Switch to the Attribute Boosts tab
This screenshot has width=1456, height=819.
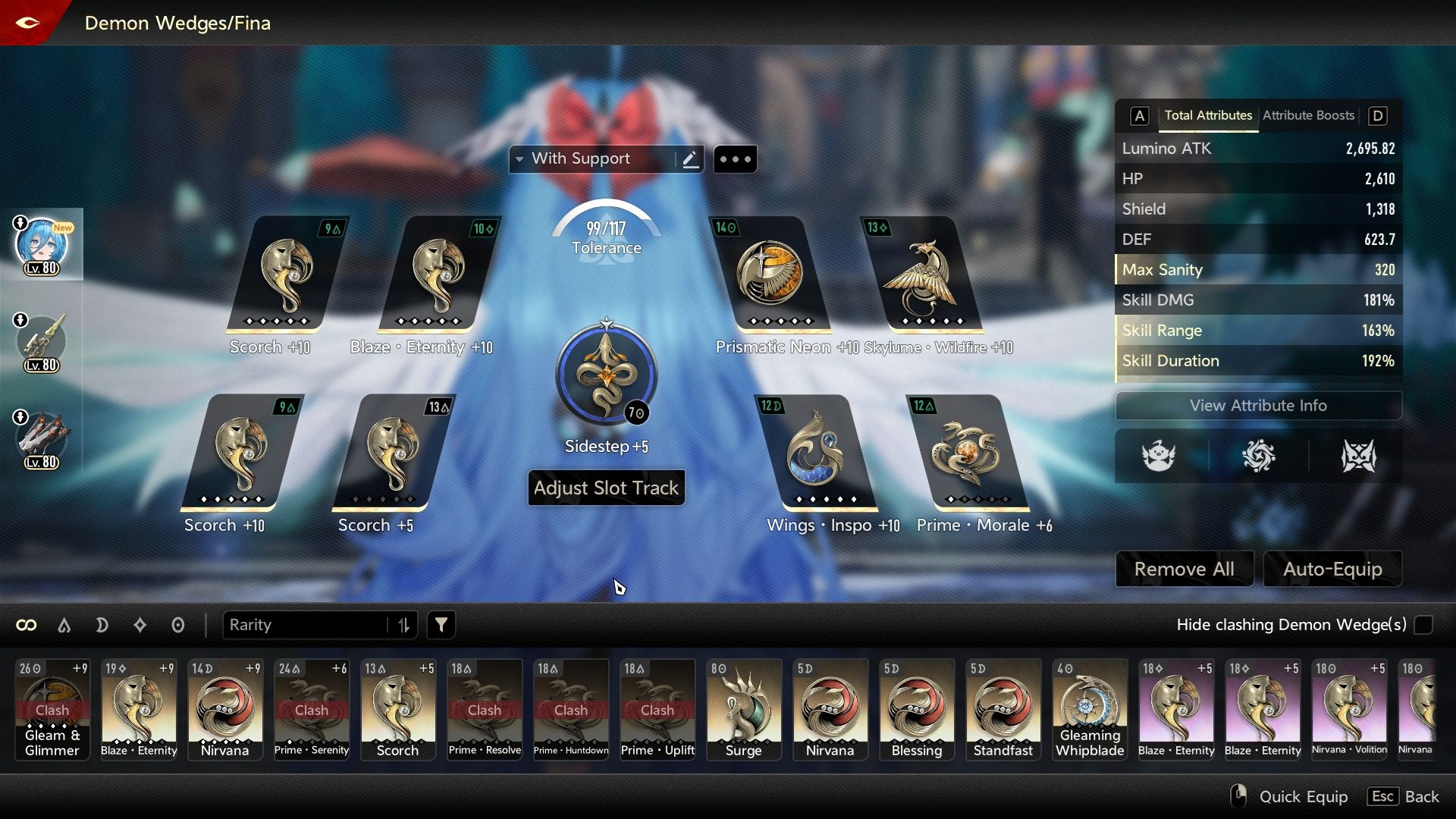1308,115
